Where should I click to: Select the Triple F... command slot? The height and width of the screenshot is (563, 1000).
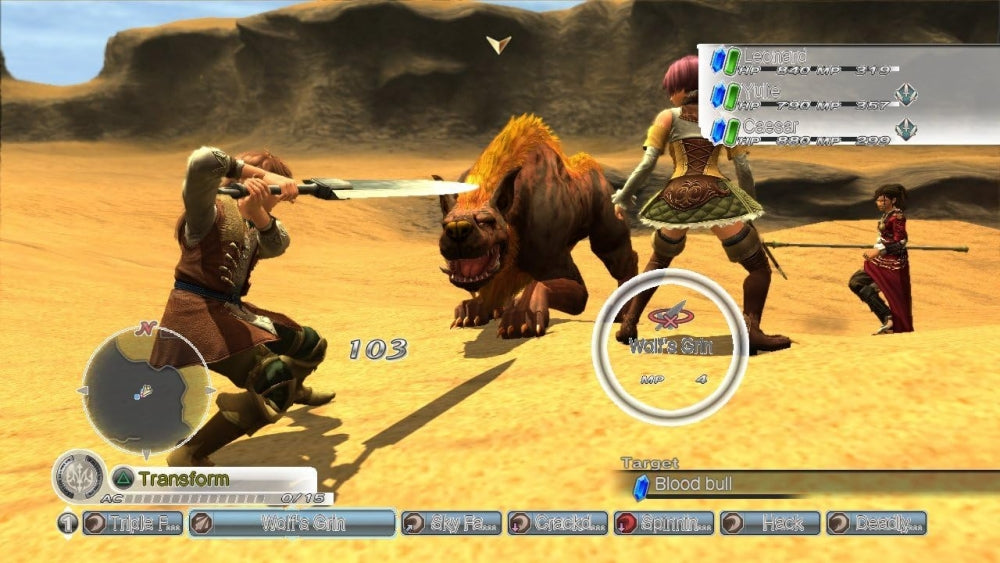point(132,523)
